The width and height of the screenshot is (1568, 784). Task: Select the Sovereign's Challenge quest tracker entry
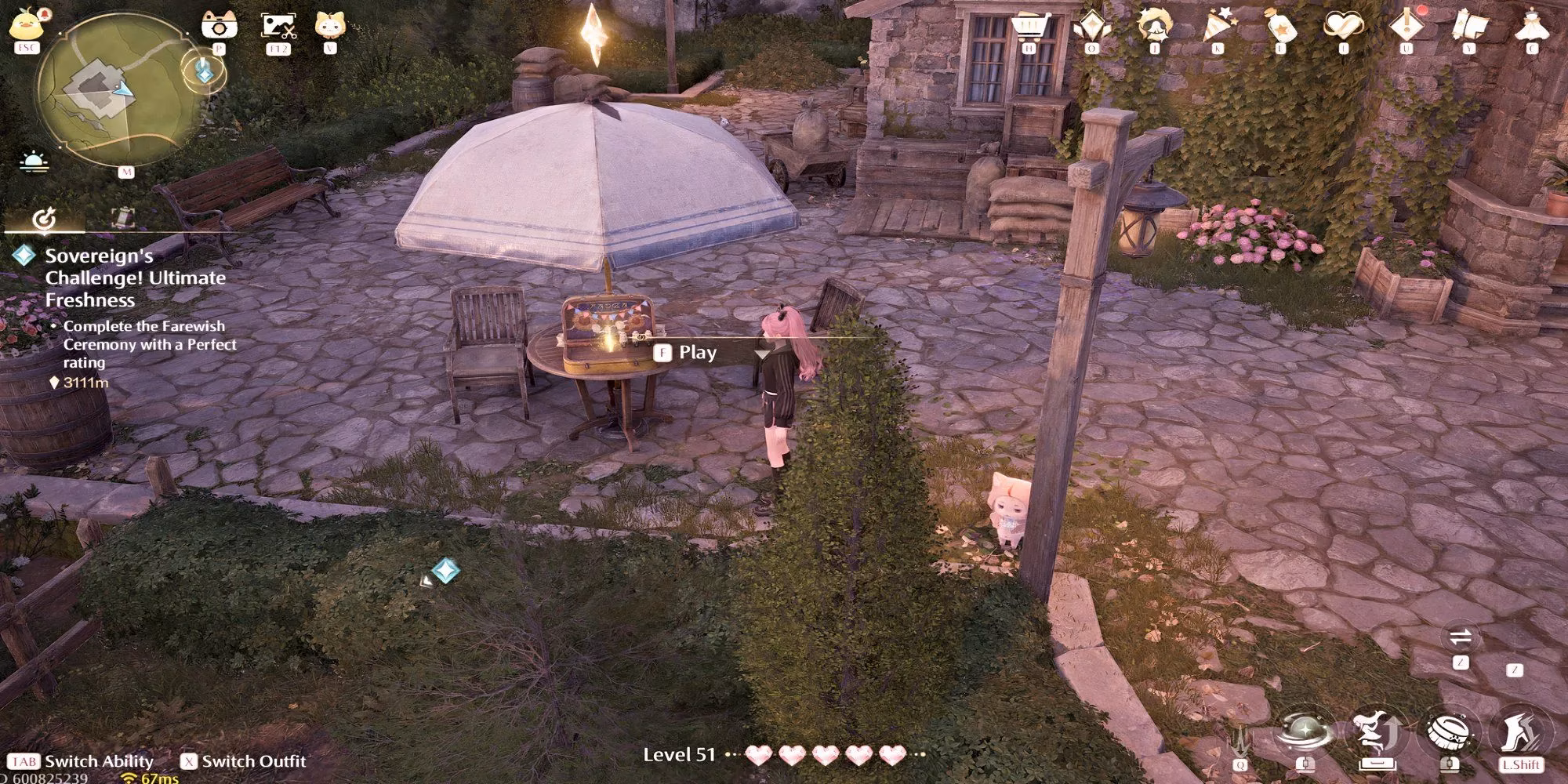tap(135, 278)
